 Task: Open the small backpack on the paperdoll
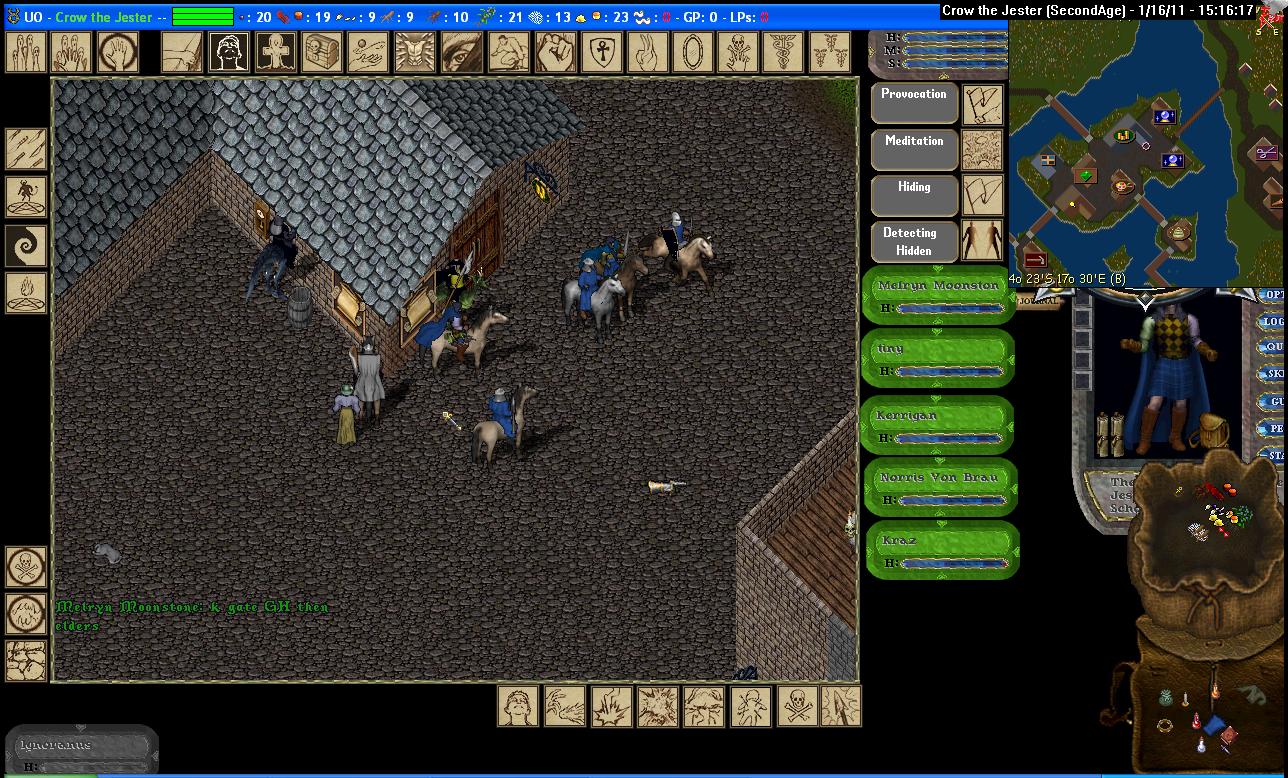point(1212,432)
